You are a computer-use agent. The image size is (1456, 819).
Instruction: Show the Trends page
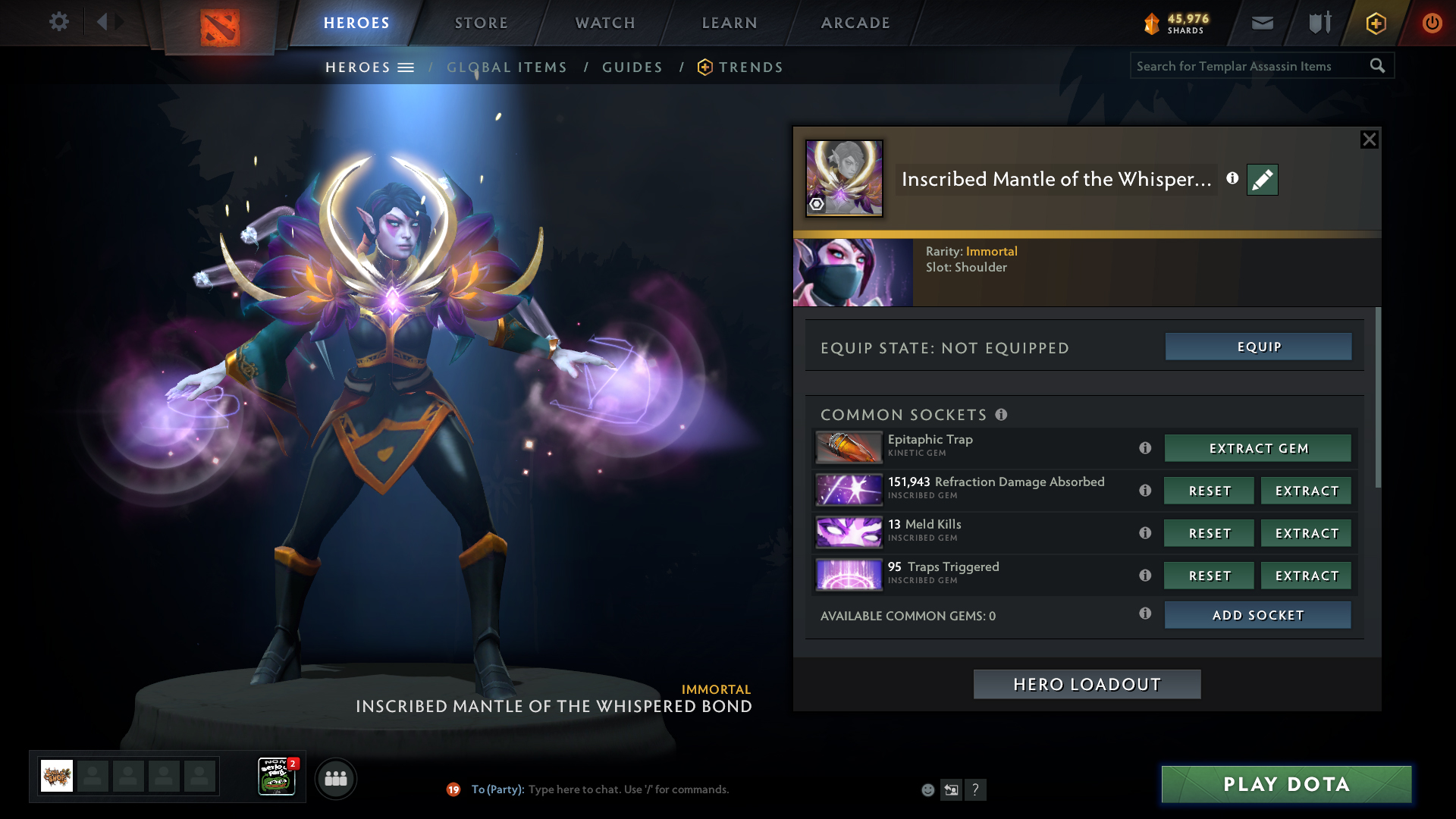pos(750,67)
